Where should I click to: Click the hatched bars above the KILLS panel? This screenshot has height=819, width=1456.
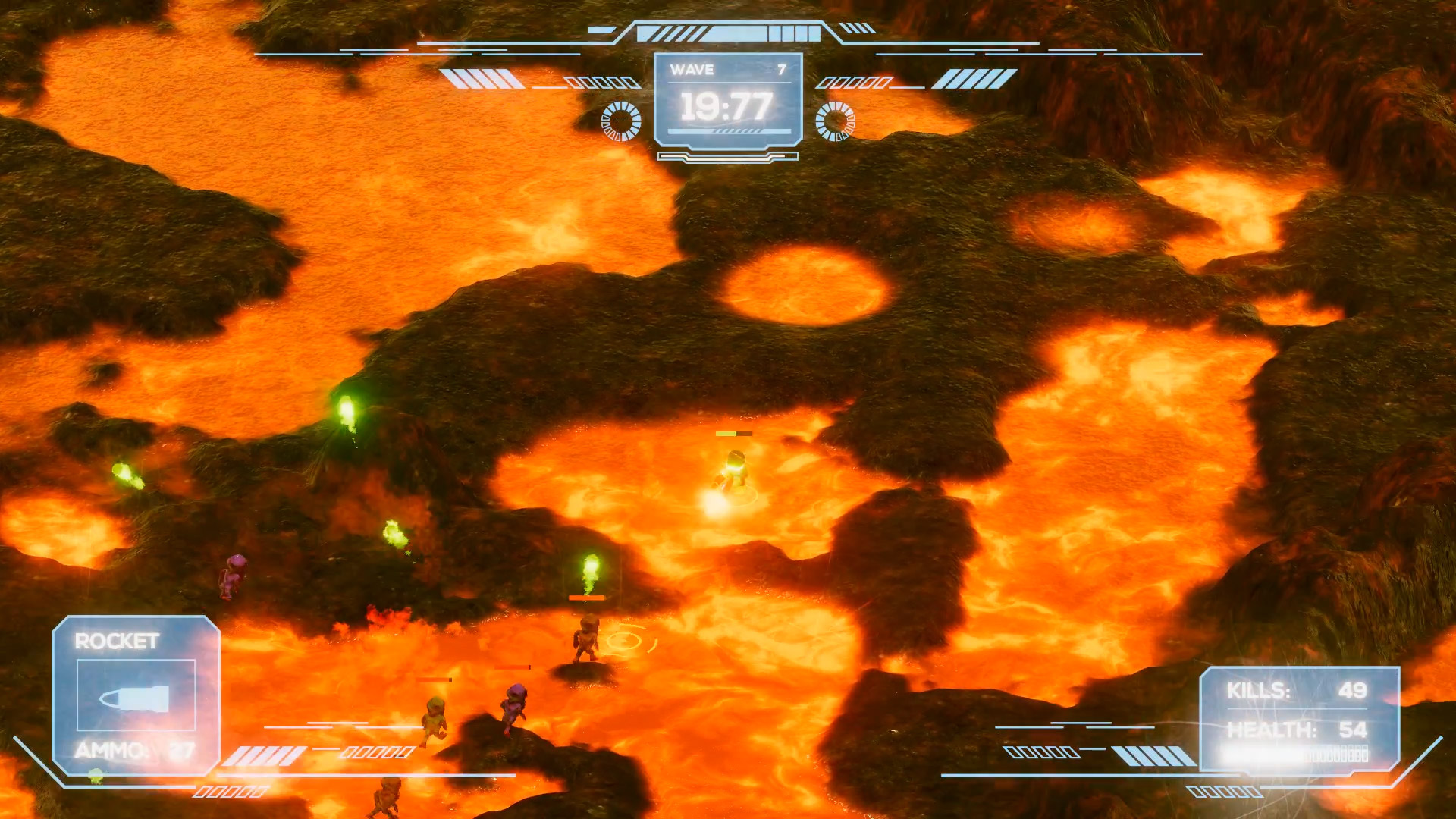click(1151, 757)
